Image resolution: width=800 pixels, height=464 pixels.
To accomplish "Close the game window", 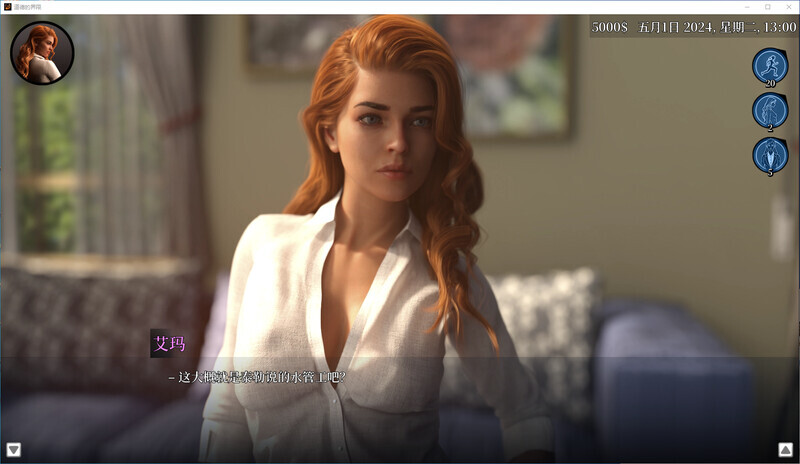I will point(790,7).
